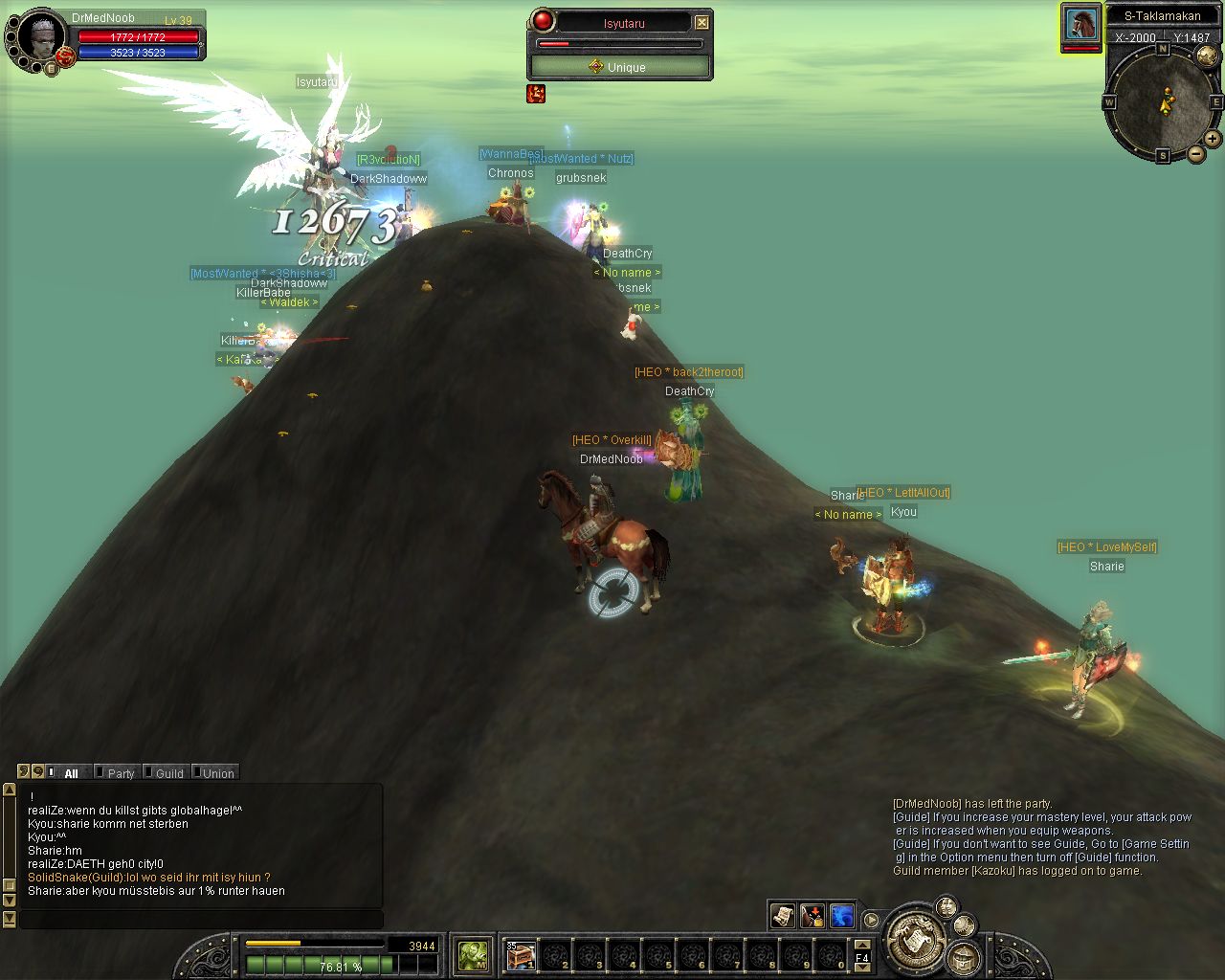The width and height of the screenshot is (1225, 980).
Task: Click the red debuff icon under target
Action: [x=536, y=93]
